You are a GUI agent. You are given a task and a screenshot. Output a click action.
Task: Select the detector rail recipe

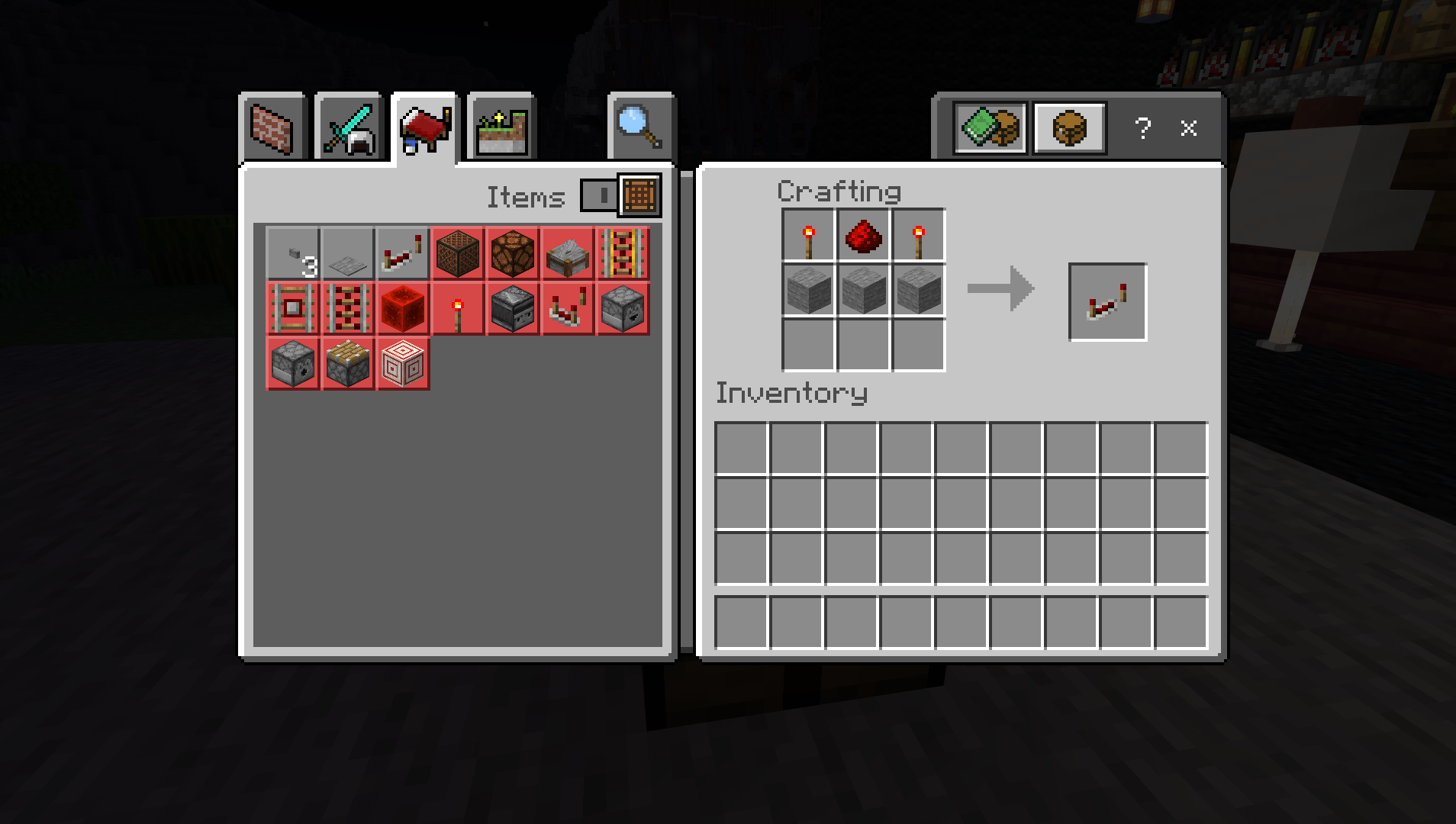tap(293, 309)
